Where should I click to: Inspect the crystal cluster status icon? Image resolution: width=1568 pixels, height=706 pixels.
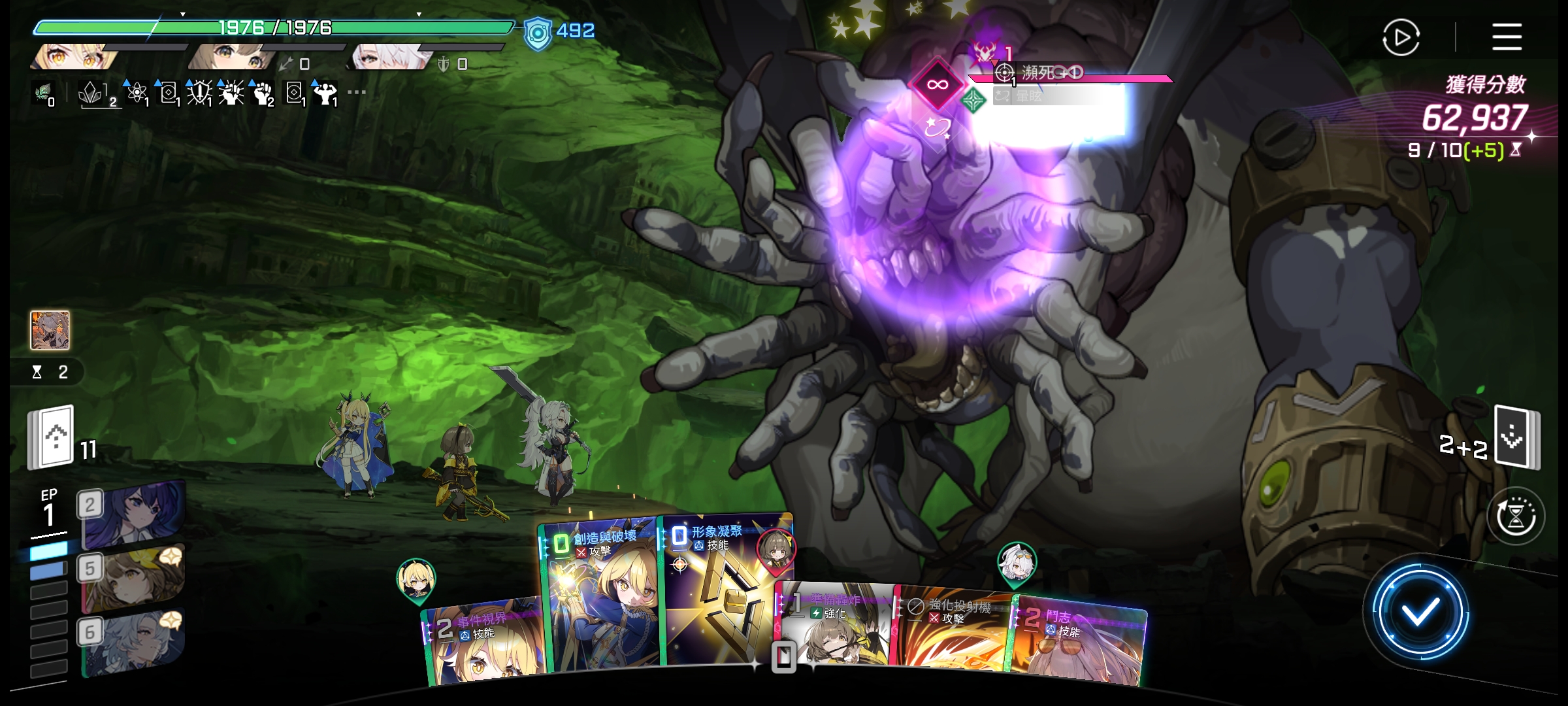click(x=90, y=93)
